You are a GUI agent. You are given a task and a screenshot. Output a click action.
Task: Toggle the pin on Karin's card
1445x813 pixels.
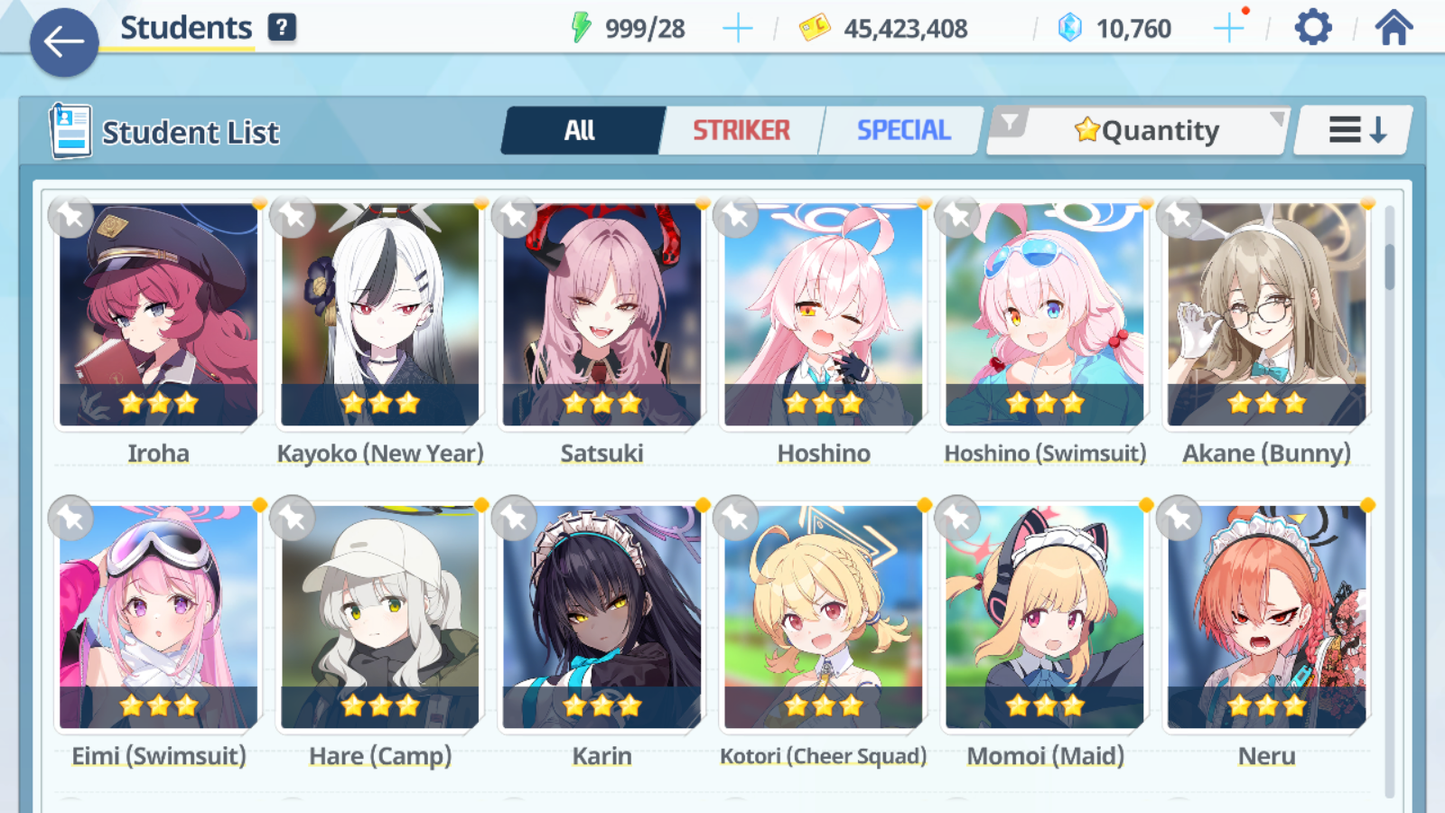514,518
